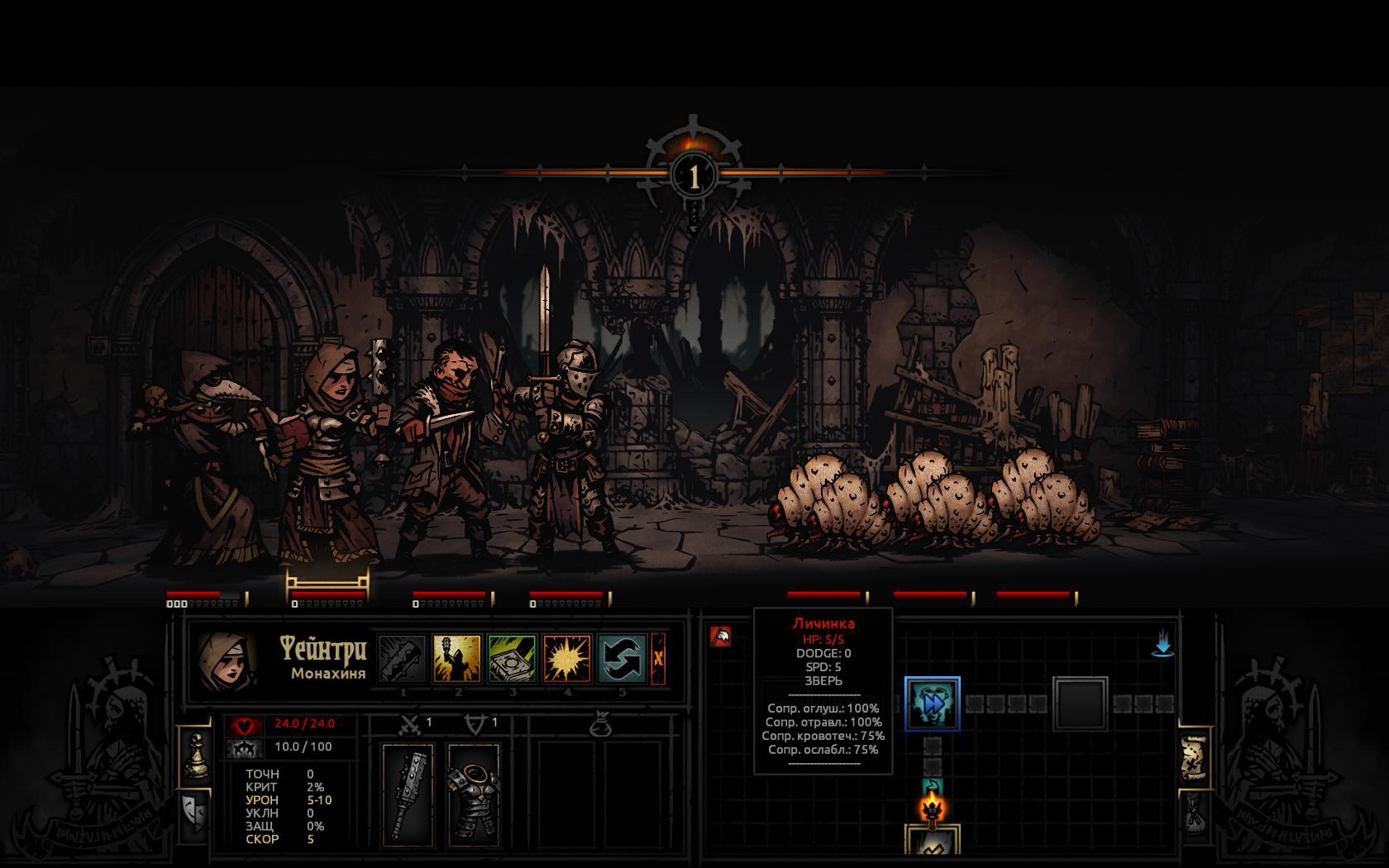Click the orange pass turn button

(658, 659)
